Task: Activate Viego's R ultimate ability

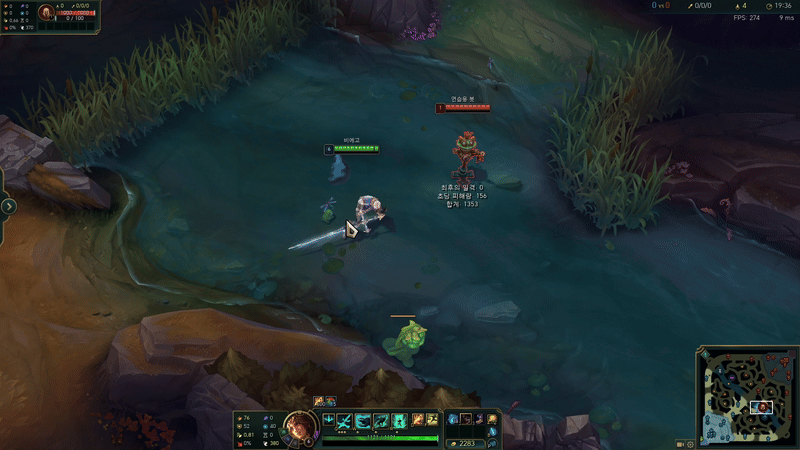Action: click(399, 421)
